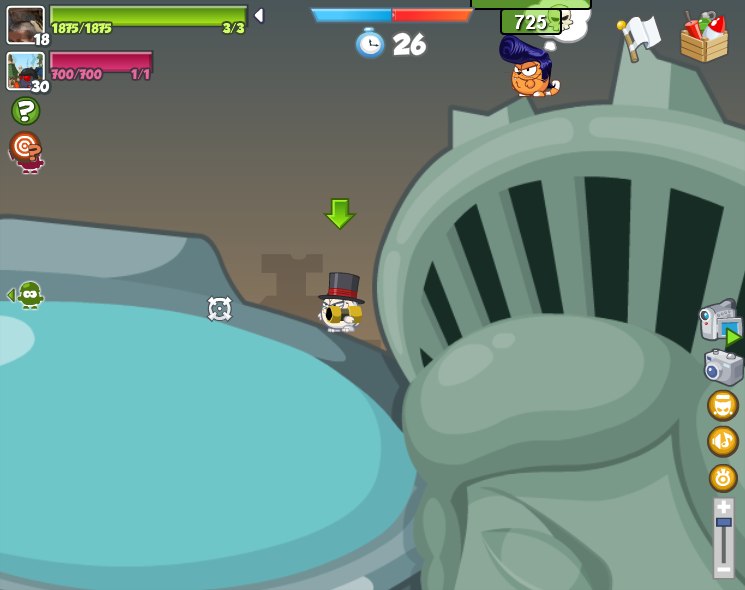Click the orange eye view button
Viewport: 745px width, 590px height.
[x=723, y=477]
